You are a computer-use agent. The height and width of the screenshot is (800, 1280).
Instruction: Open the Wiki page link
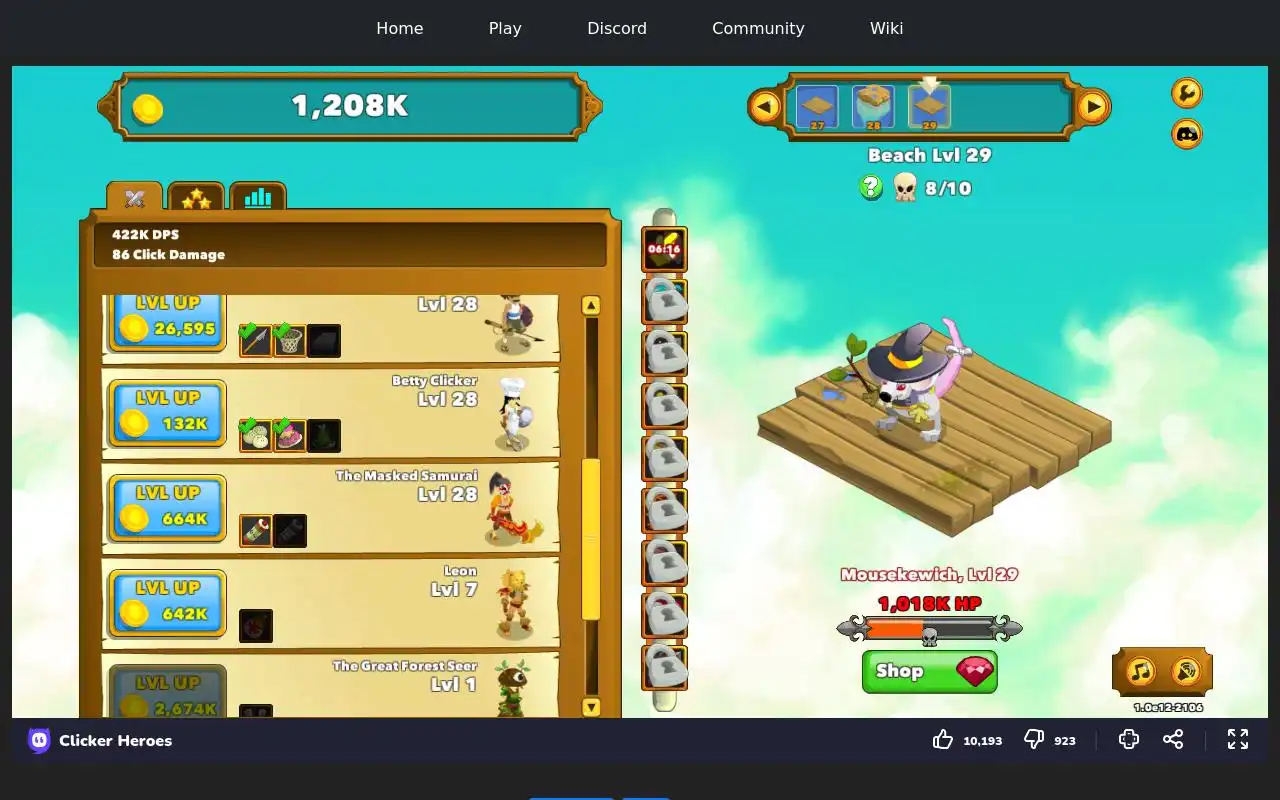pos(886,28)
